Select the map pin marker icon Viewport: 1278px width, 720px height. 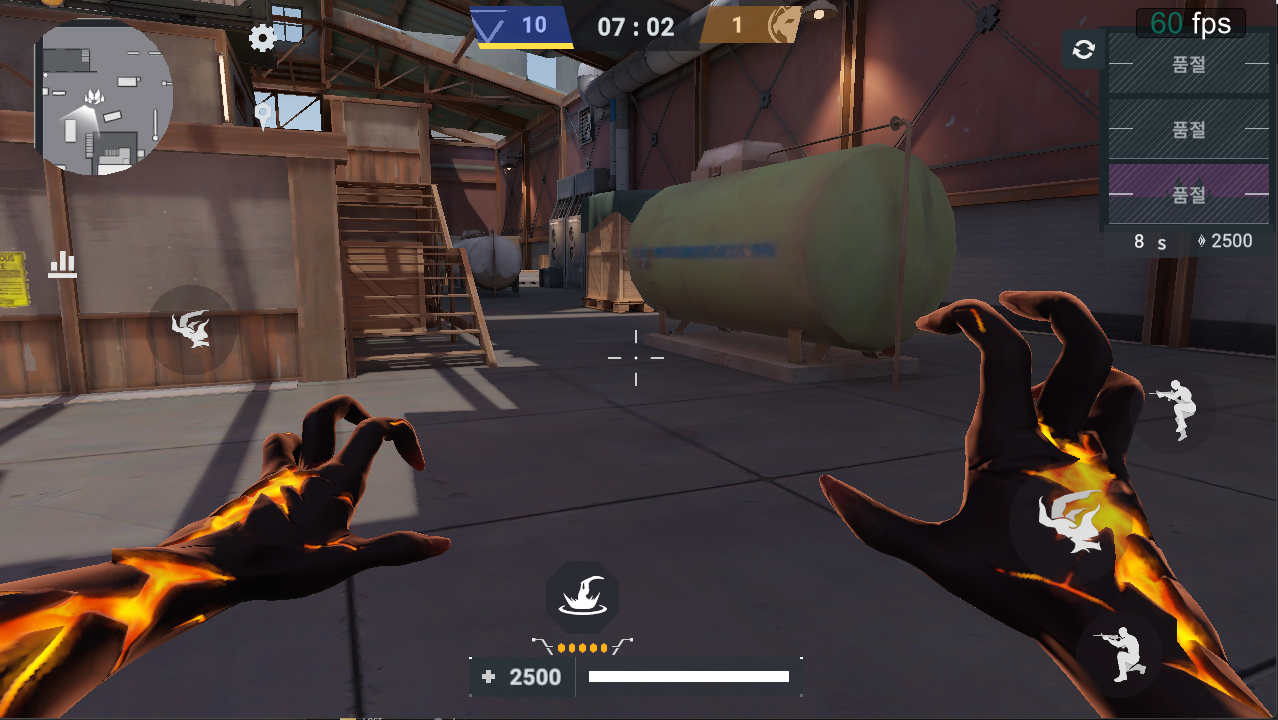pyautogui.click(x=264, y=115)
